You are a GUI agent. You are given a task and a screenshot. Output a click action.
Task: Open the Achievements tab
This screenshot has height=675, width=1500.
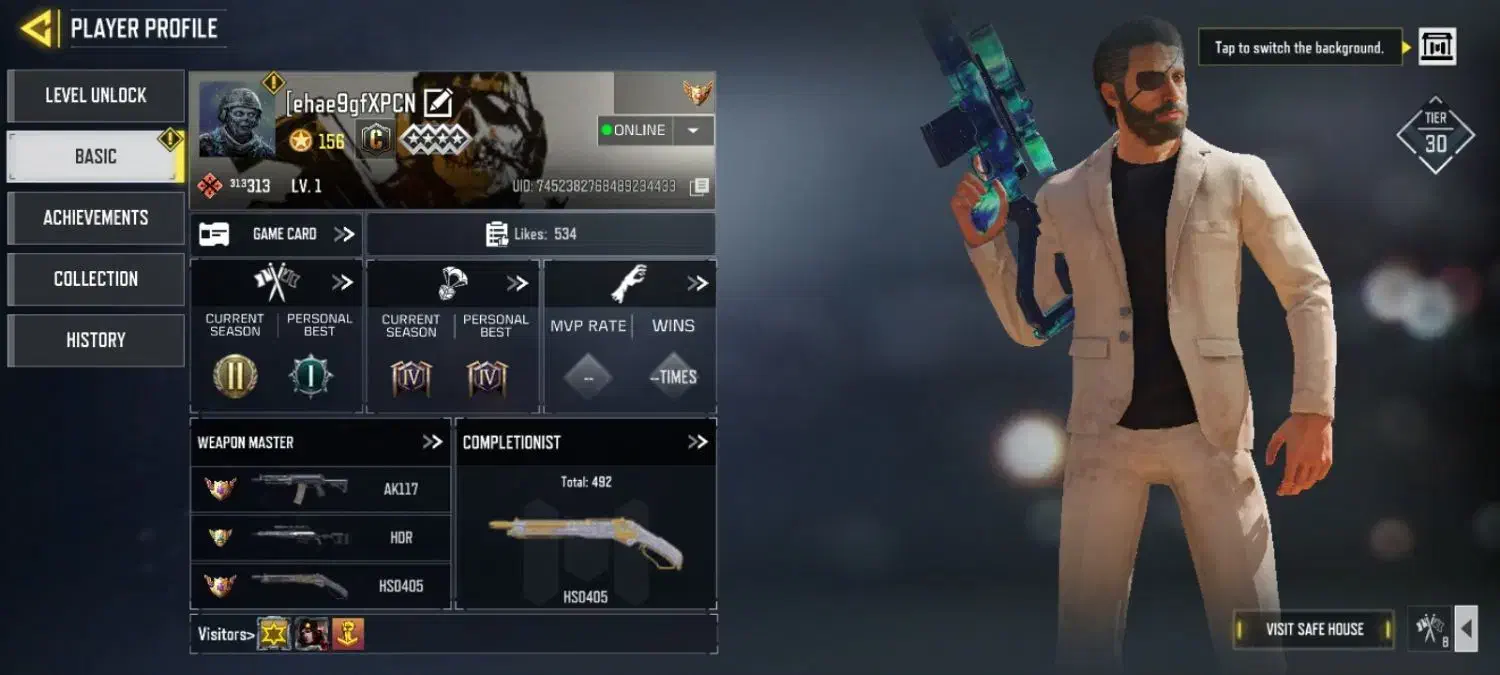[96, 218]
